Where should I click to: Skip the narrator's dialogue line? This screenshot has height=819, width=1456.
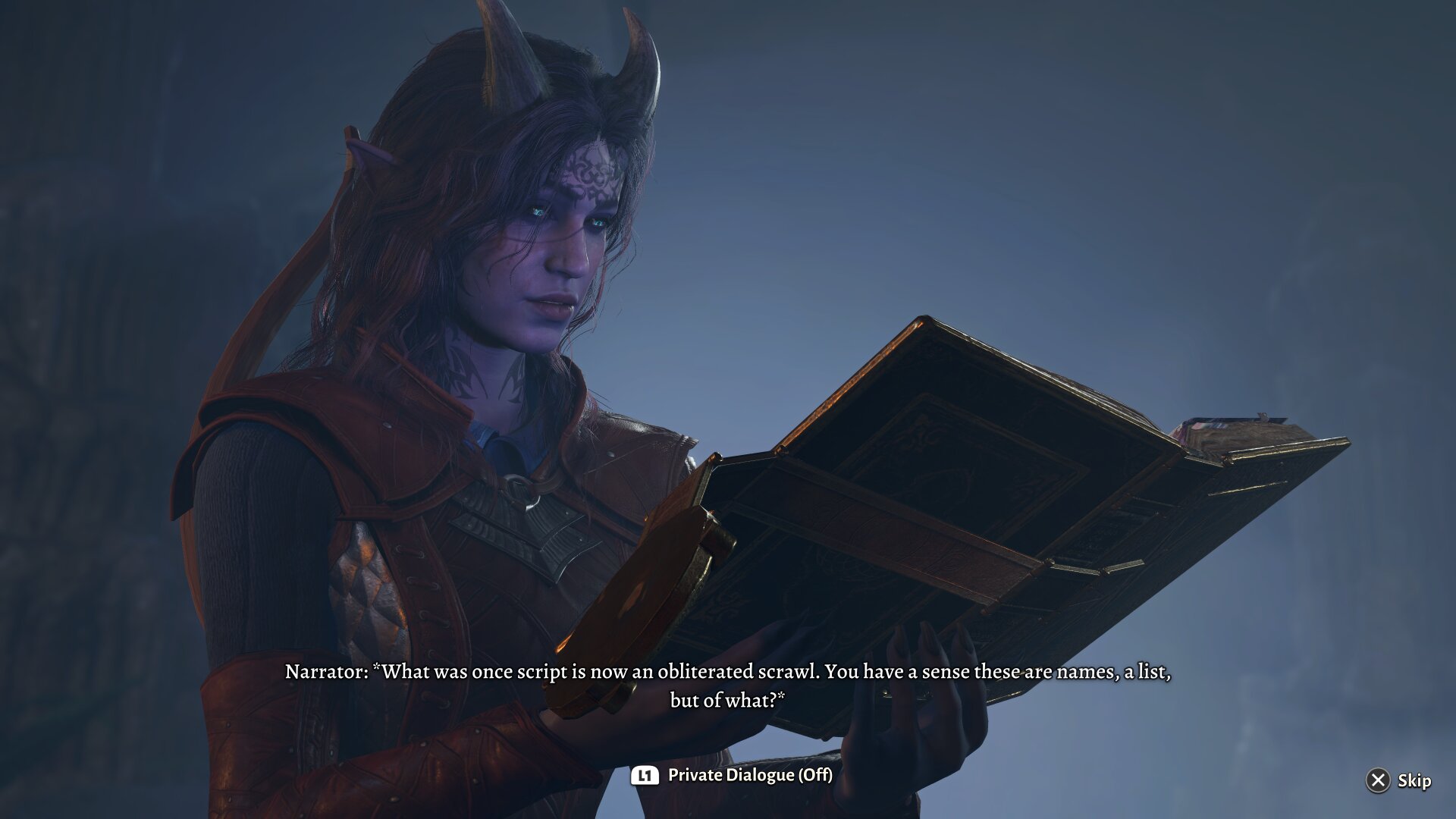point(1398,780)
